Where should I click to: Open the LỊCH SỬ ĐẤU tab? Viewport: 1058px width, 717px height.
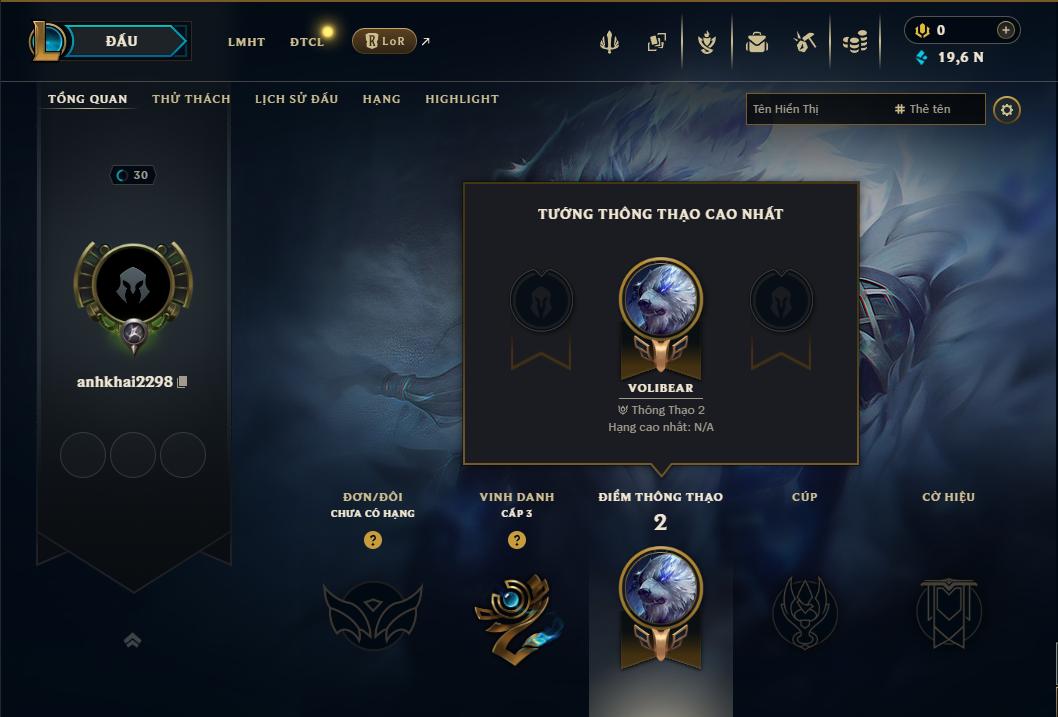point(296,99)
